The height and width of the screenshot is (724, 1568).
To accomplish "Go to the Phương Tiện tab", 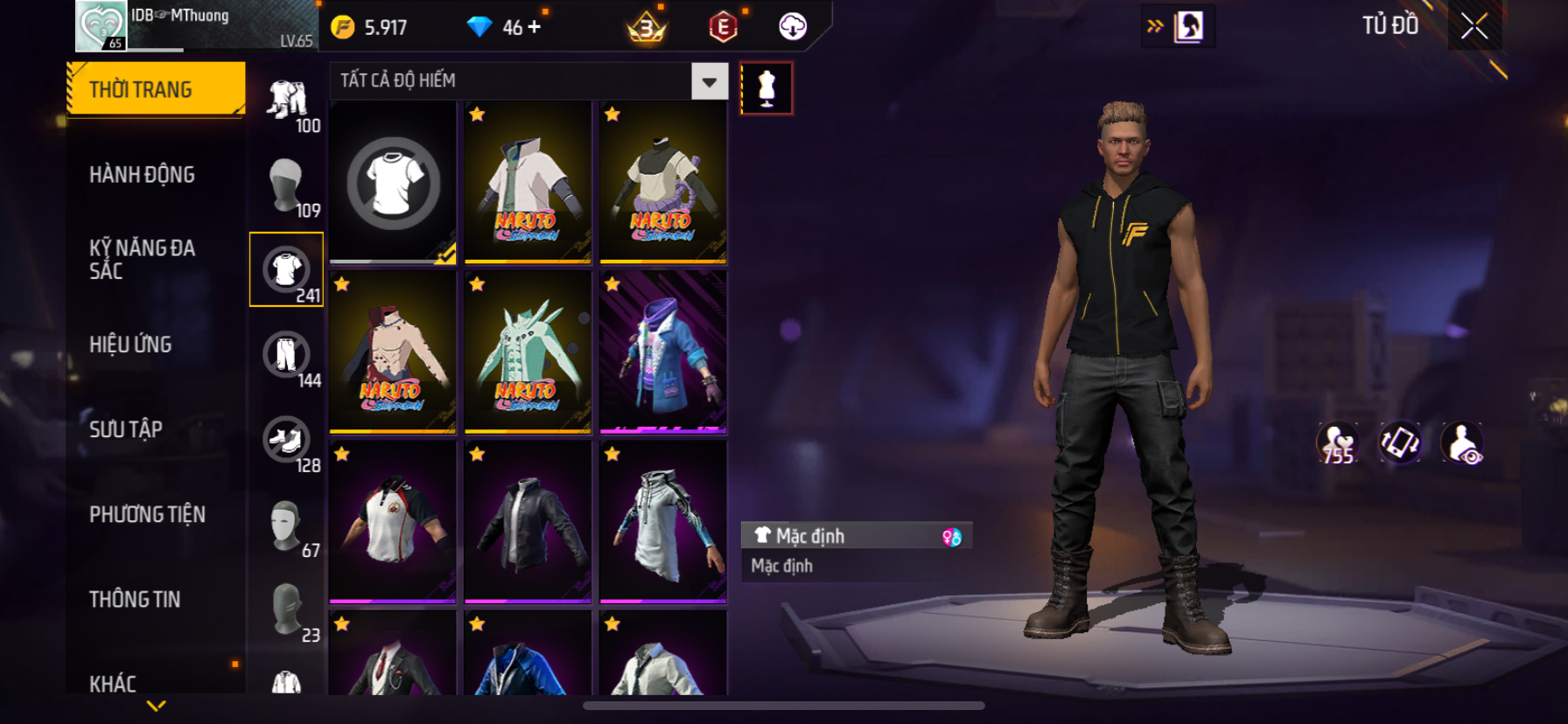I will pyautogui.click(x=147, y=514).
